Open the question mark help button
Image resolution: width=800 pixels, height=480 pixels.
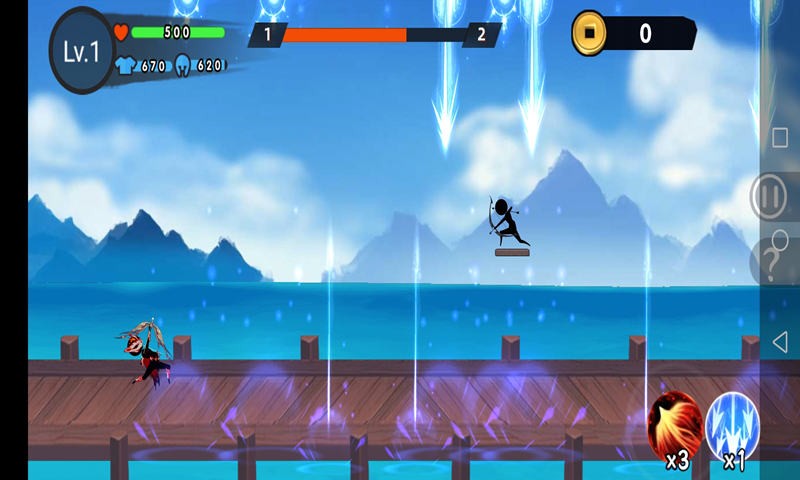771,265
